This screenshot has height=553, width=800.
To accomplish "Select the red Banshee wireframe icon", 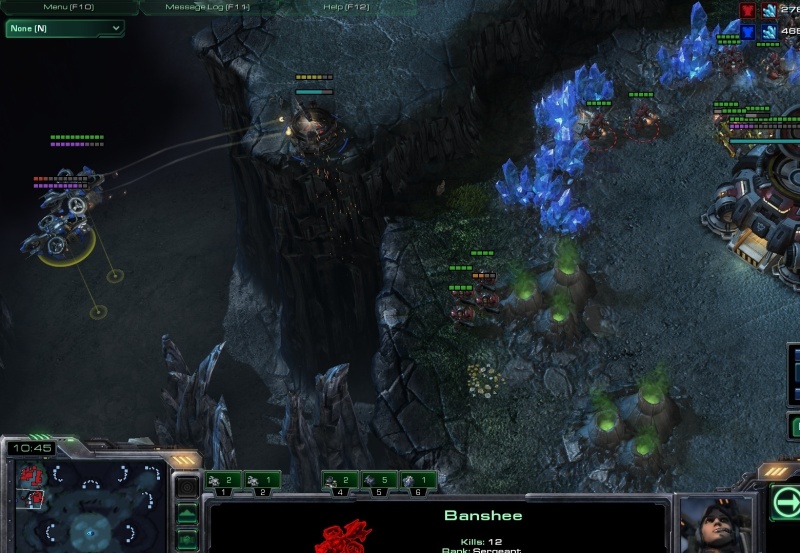I will point(343,536).
